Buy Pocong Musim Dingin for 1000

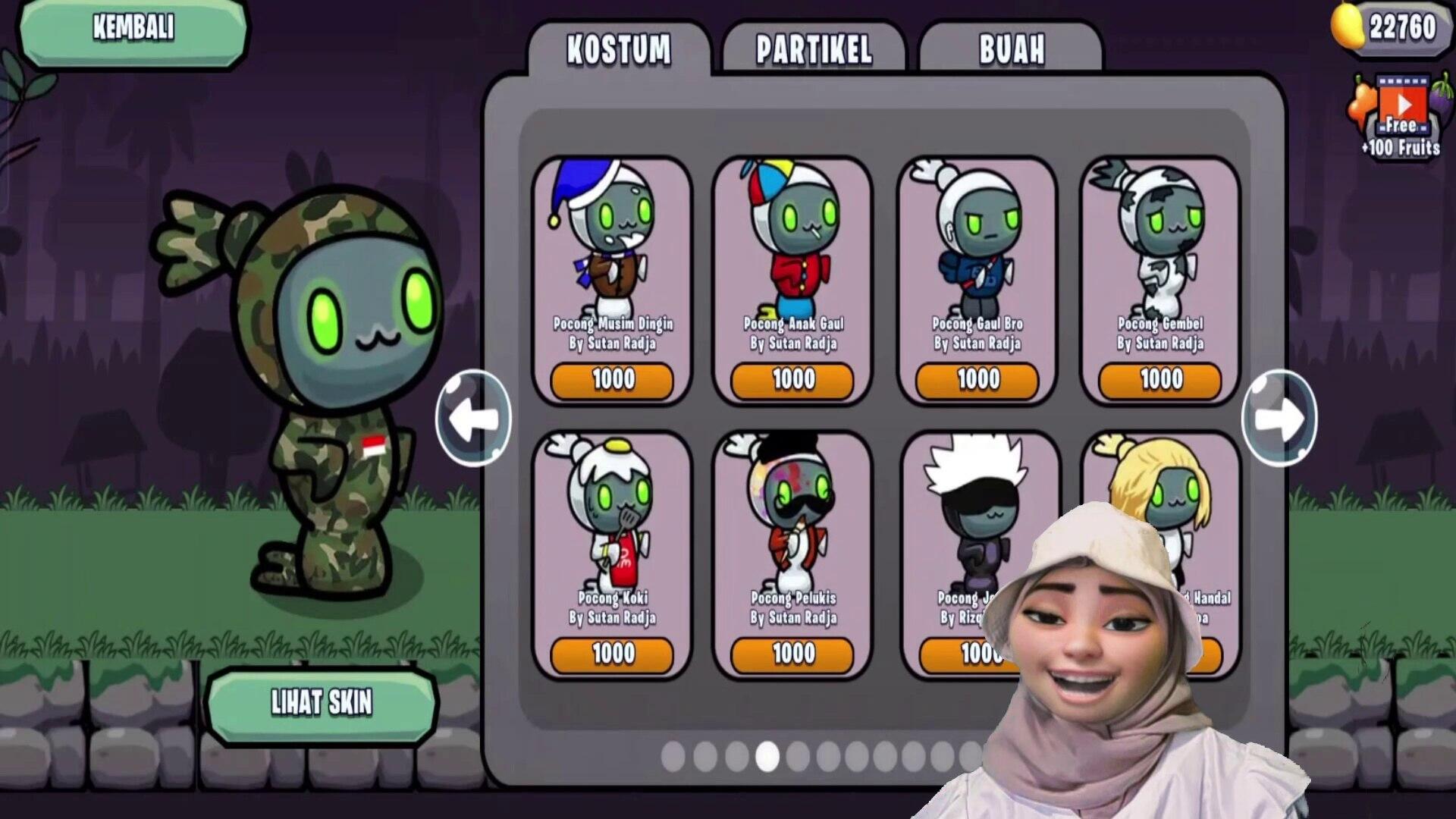click(613, 380)
